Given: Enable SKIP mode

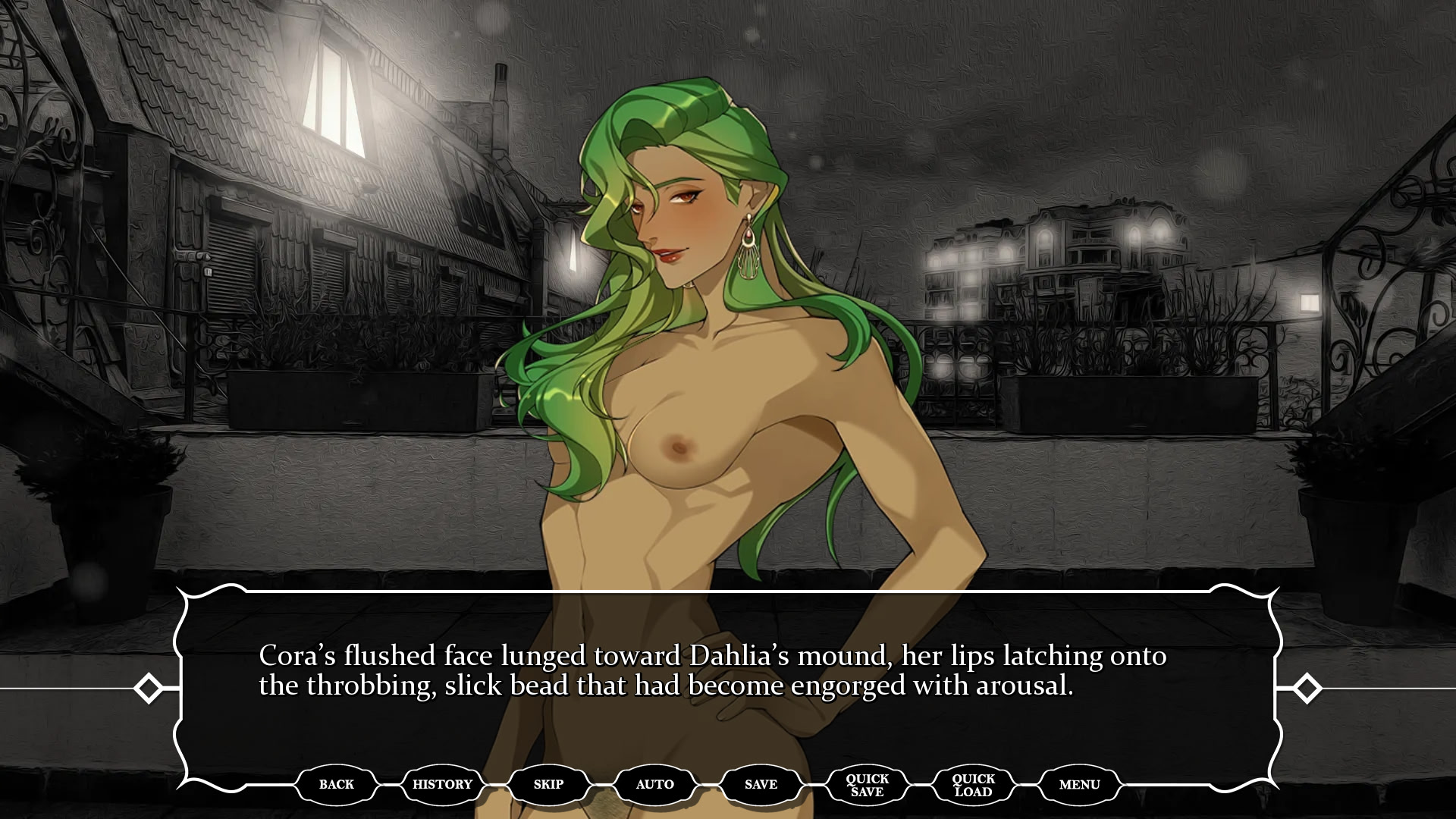Looking at the screenshot, I should point(548,784).
